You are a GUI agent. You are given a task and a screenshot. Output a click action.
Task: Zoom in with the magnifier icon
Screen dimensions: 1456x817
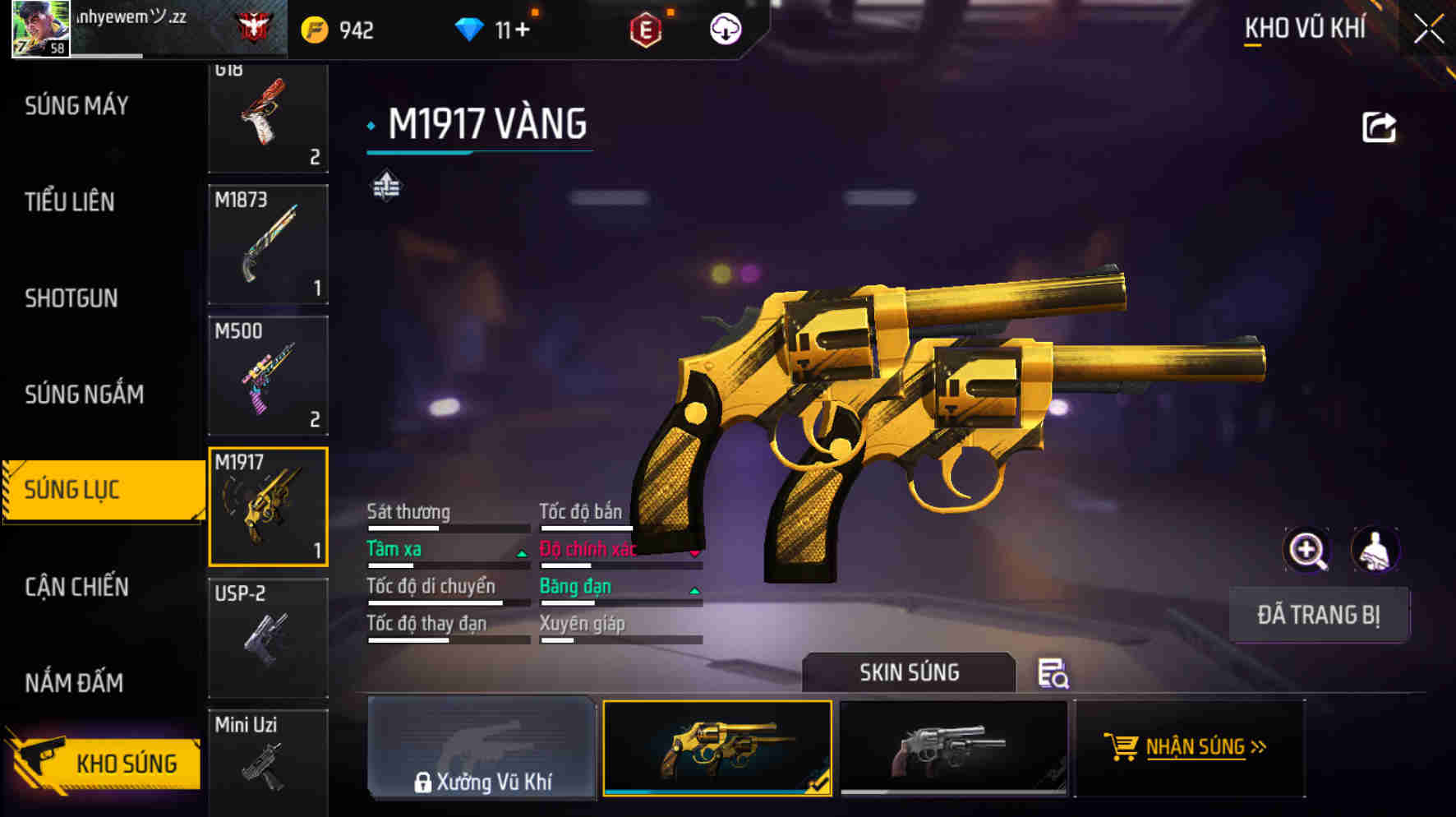pyautogui.click(x=1306, y=550)
